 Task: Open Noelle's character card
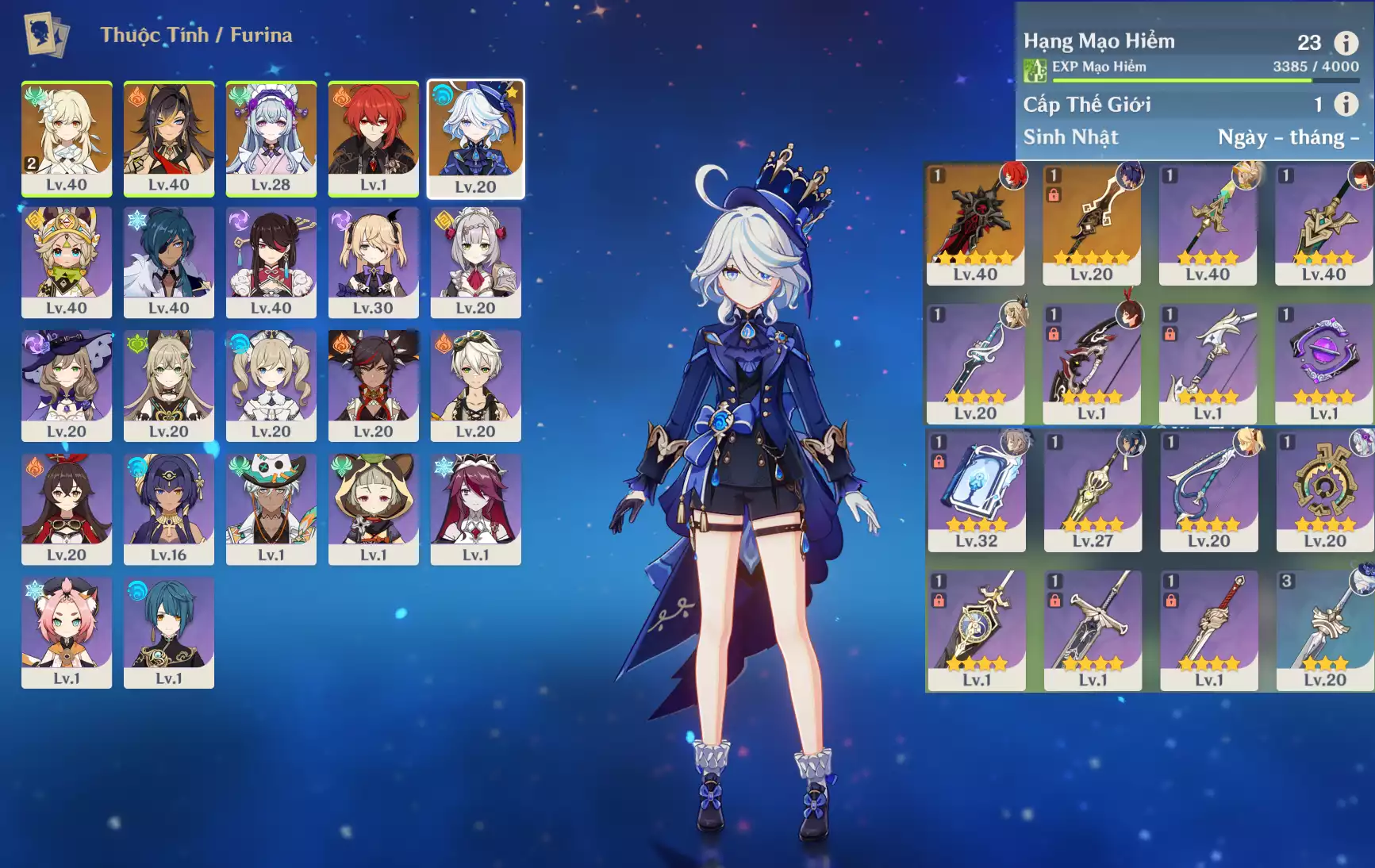click(475, 263)
